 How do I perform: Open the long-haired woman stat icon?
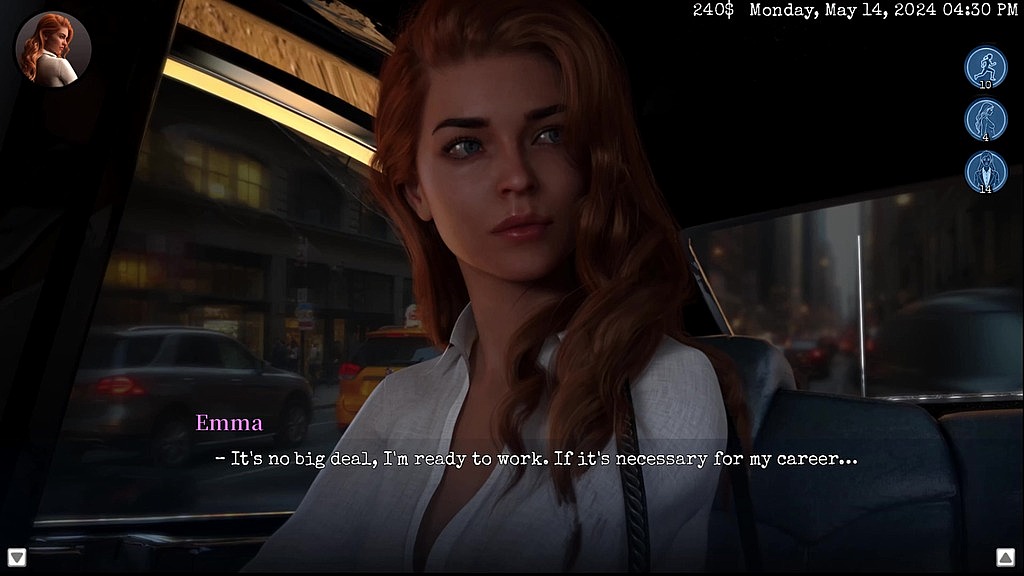[x=985, y=119]
